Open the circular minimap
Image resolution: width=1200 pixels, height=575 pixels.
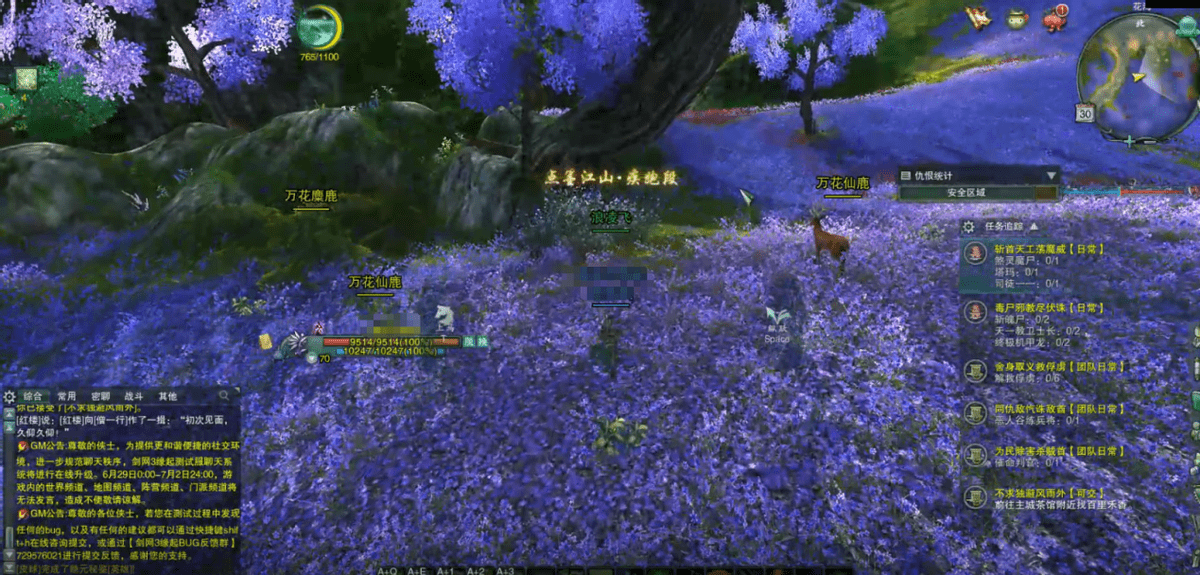coord(1138,78)
